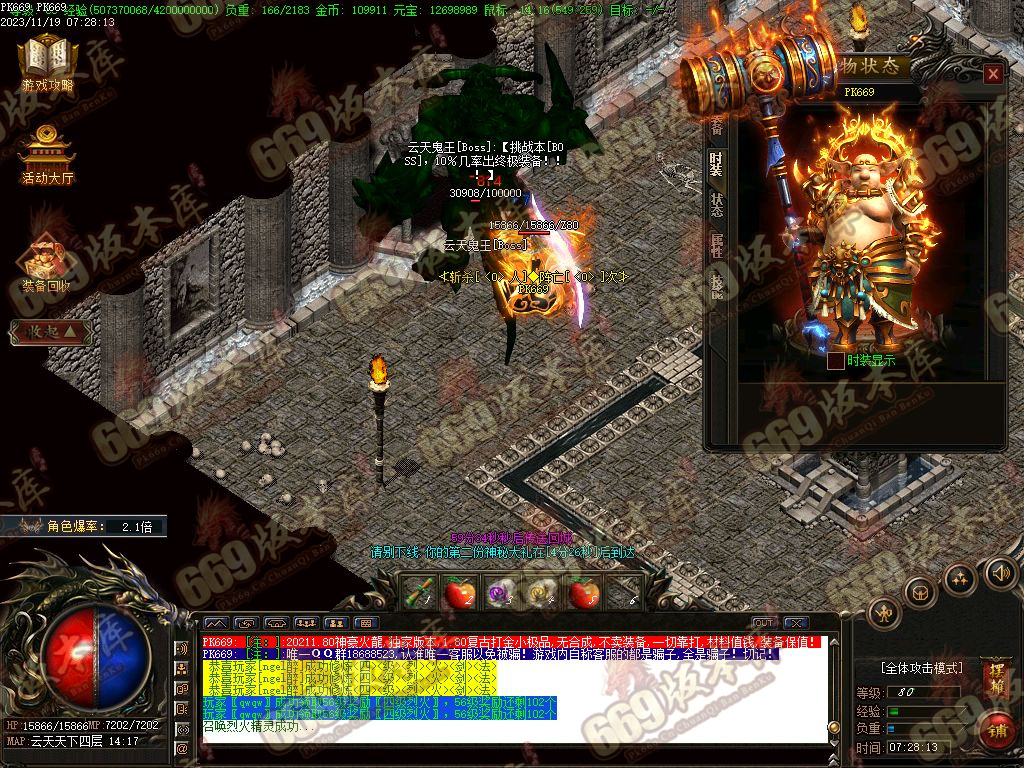This screenshot has height=768, width=1024.
Task: Open the 铺 shop round button
Action: click(997, 730)
